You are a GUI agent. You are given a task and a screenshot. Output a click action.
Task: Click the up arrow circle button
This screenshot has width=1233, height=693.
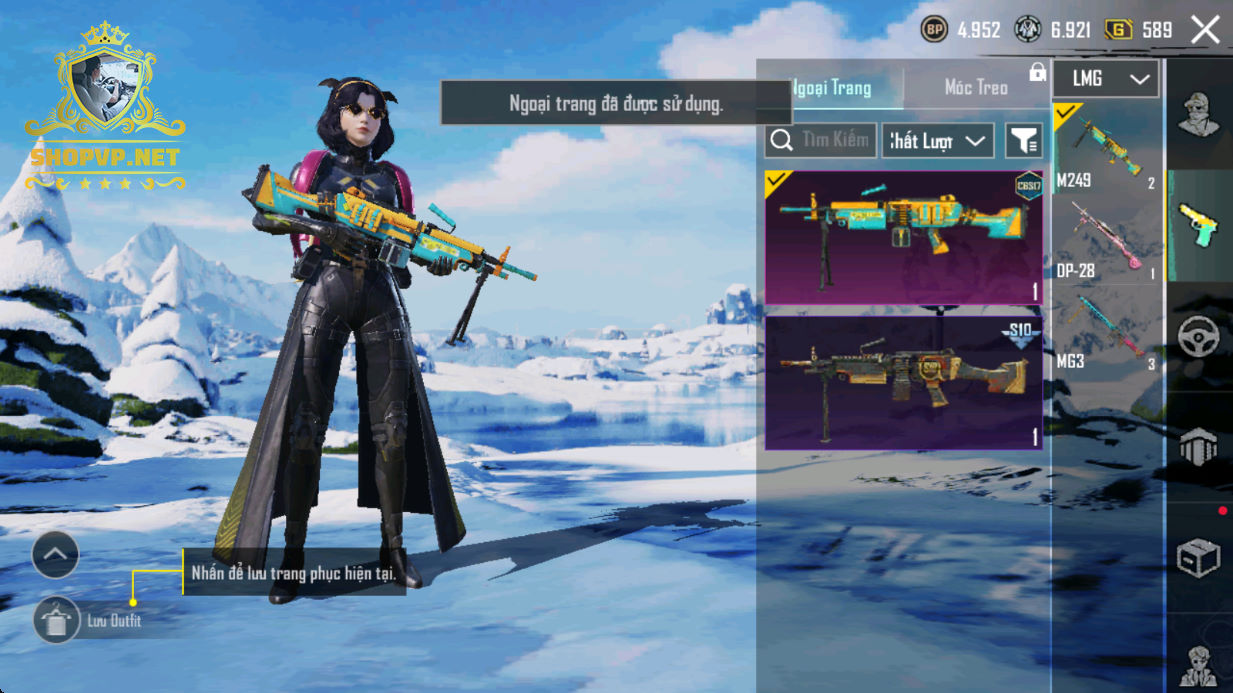click(55, 554)
